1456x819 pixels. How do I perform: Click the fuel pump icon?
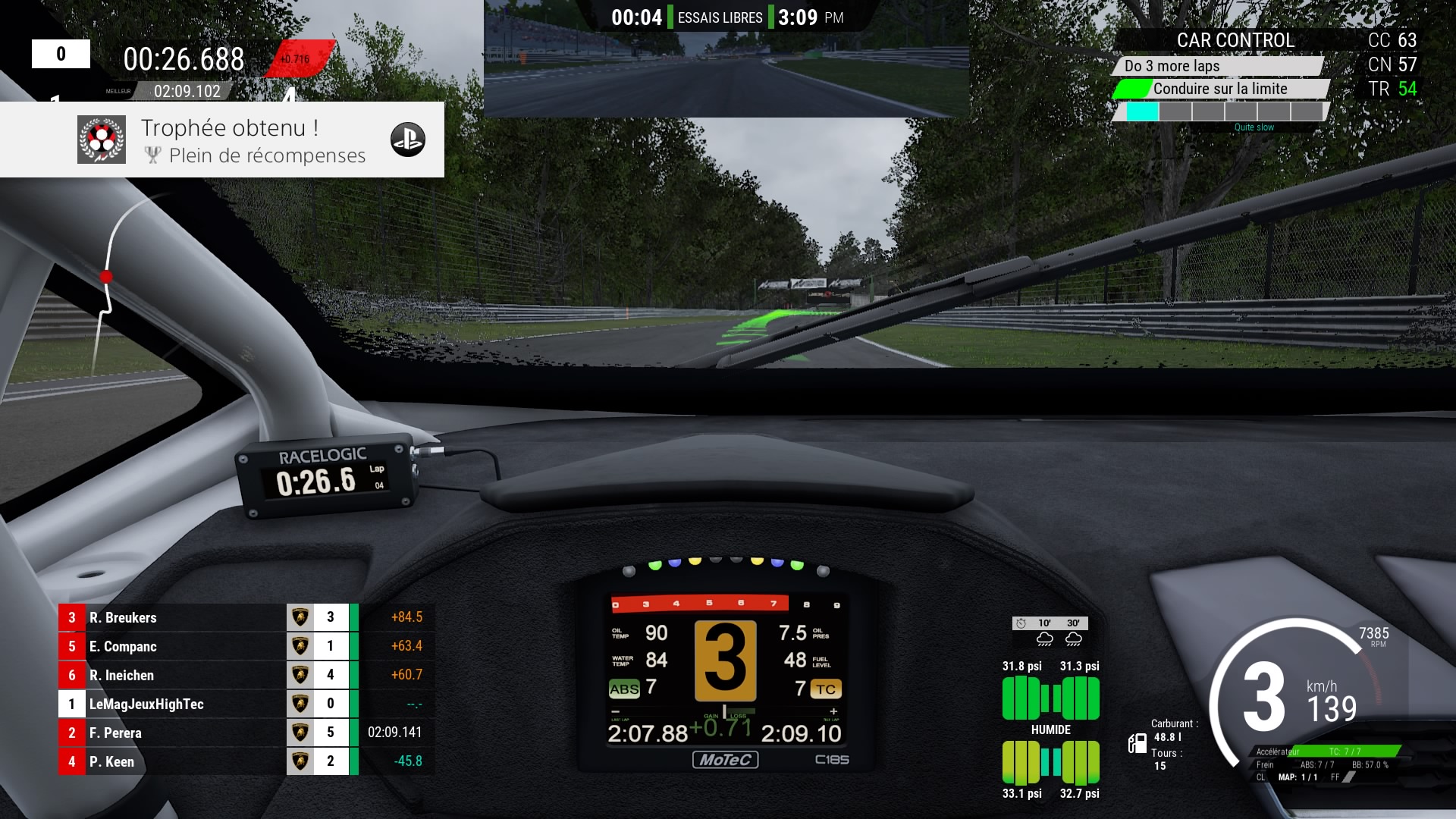coord(1137,743)
